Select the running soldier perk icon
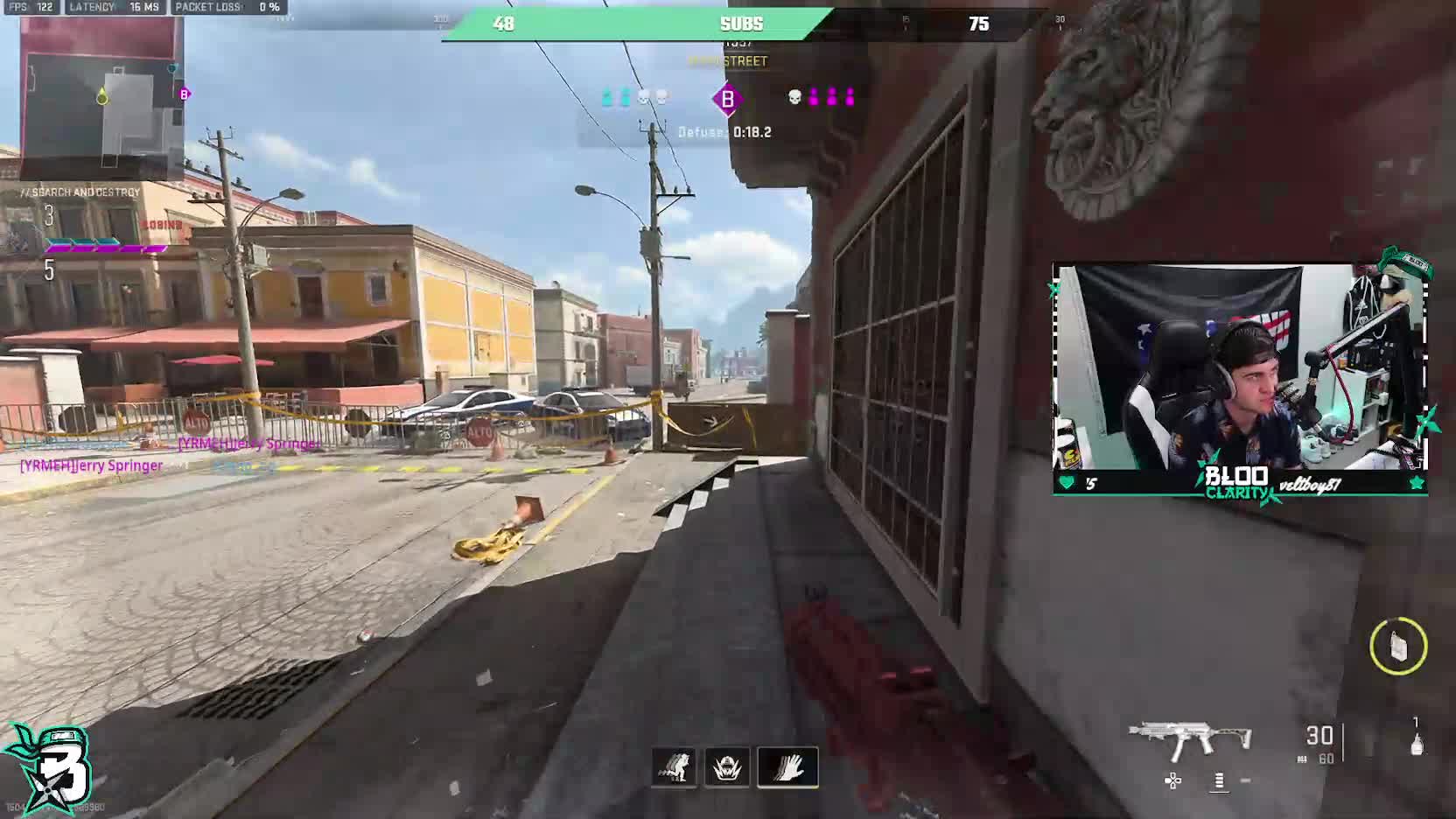 (674, 767)
